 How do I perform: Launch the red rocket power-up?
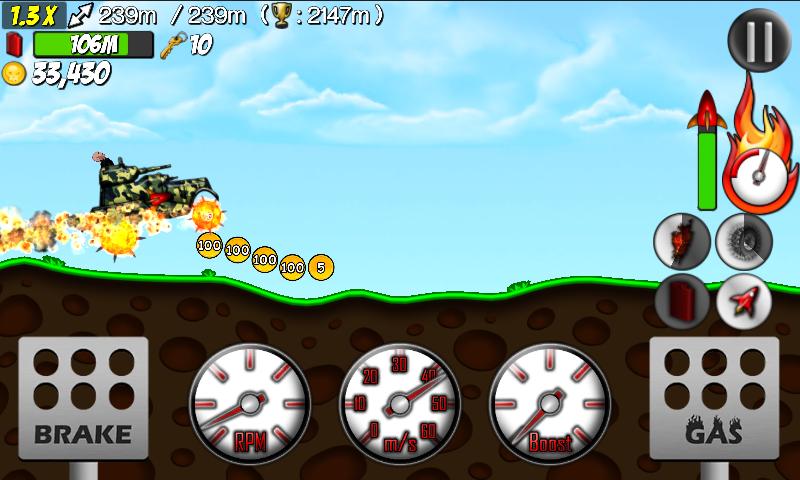coord(743,301)
